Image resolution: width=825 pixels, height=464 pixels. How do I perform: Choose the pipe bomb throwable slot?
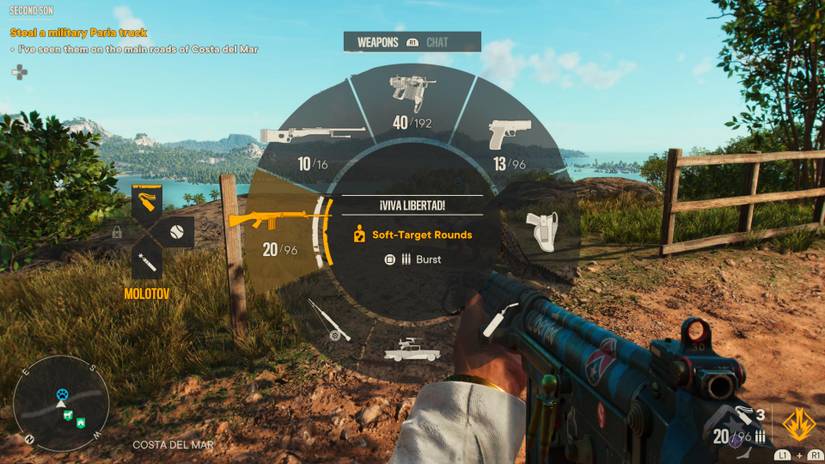147,263
